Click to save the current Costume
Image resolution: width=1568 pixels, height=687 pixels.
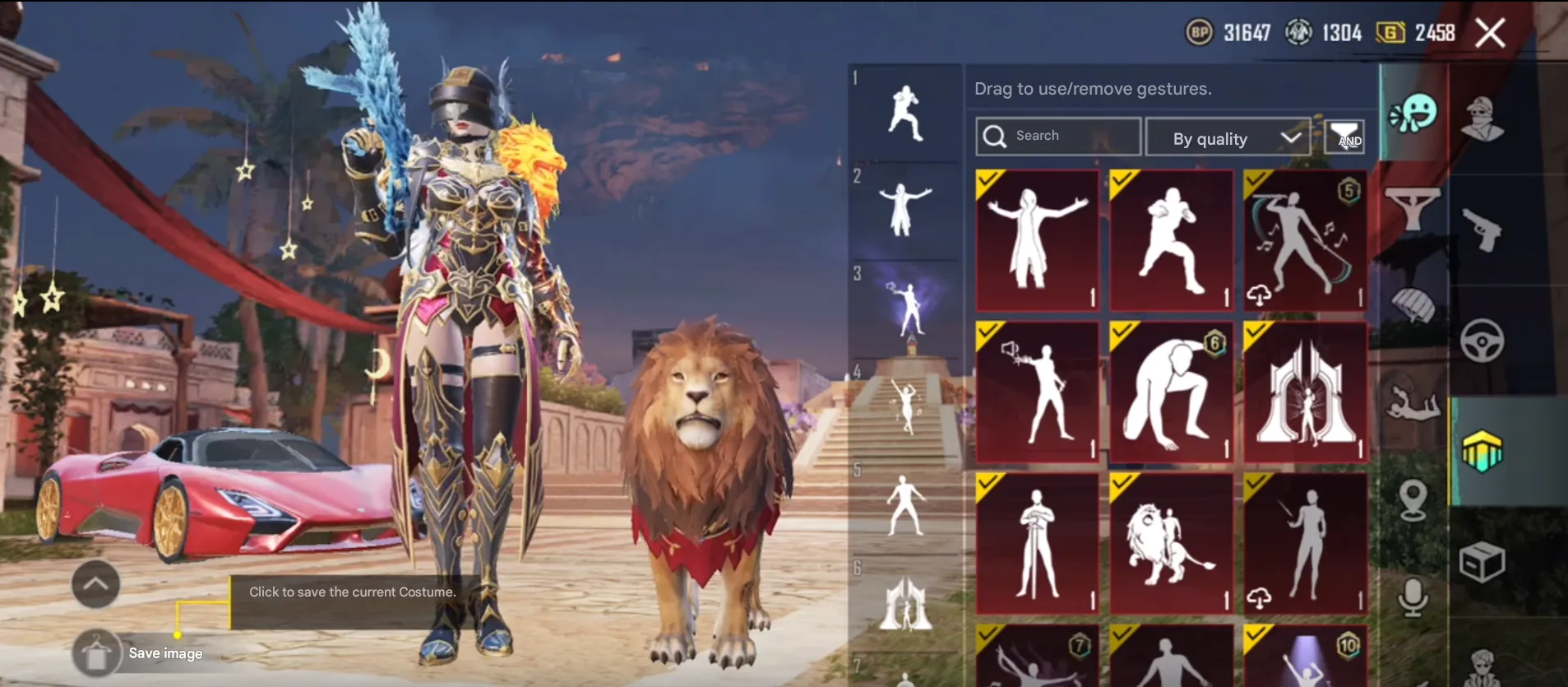[x=352, y=592]
